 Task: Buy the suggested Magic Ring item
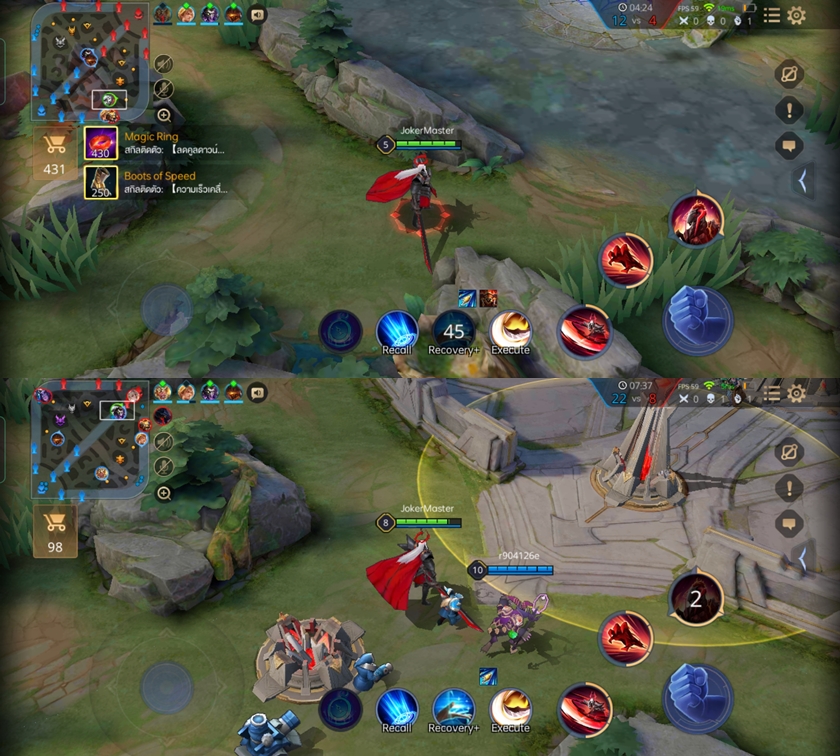101,143
